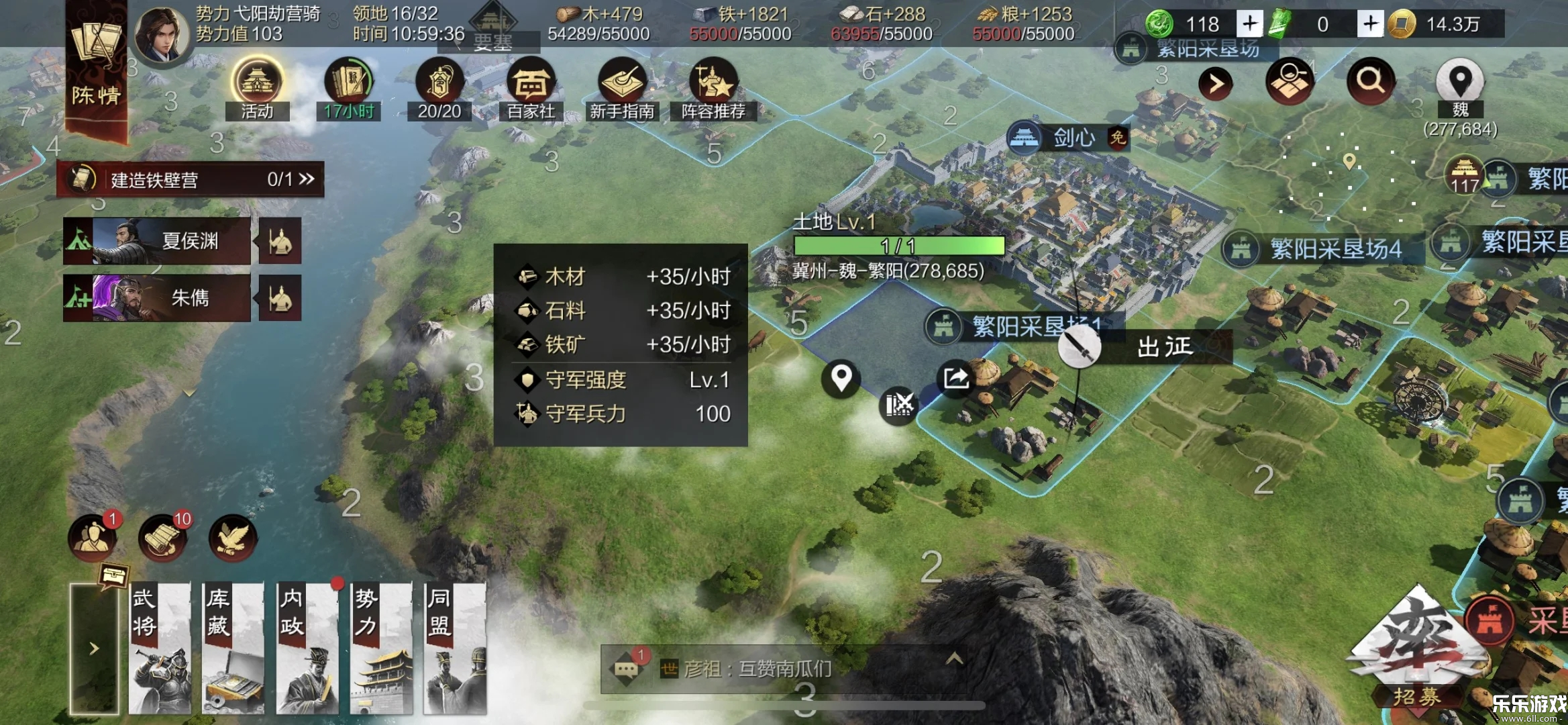Open the world map icon near search
The image size is (1568, 725).
(x=1290, y=81)
